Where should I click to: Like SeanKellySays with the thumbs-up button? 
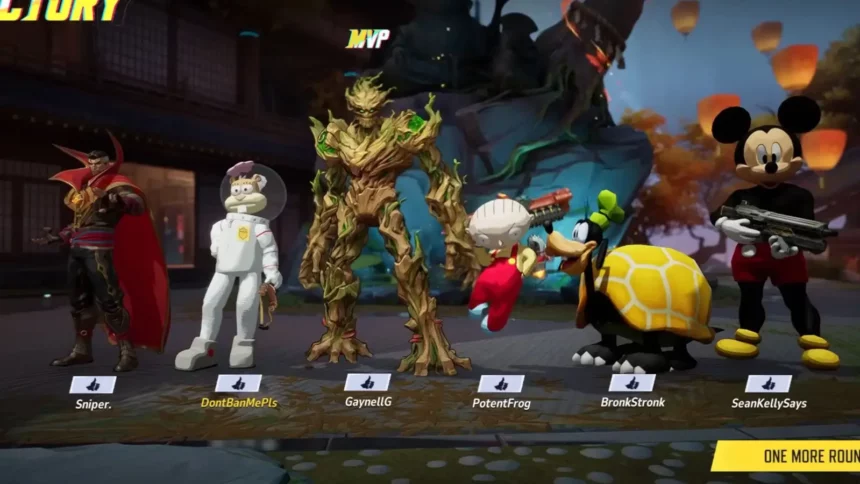768,383
